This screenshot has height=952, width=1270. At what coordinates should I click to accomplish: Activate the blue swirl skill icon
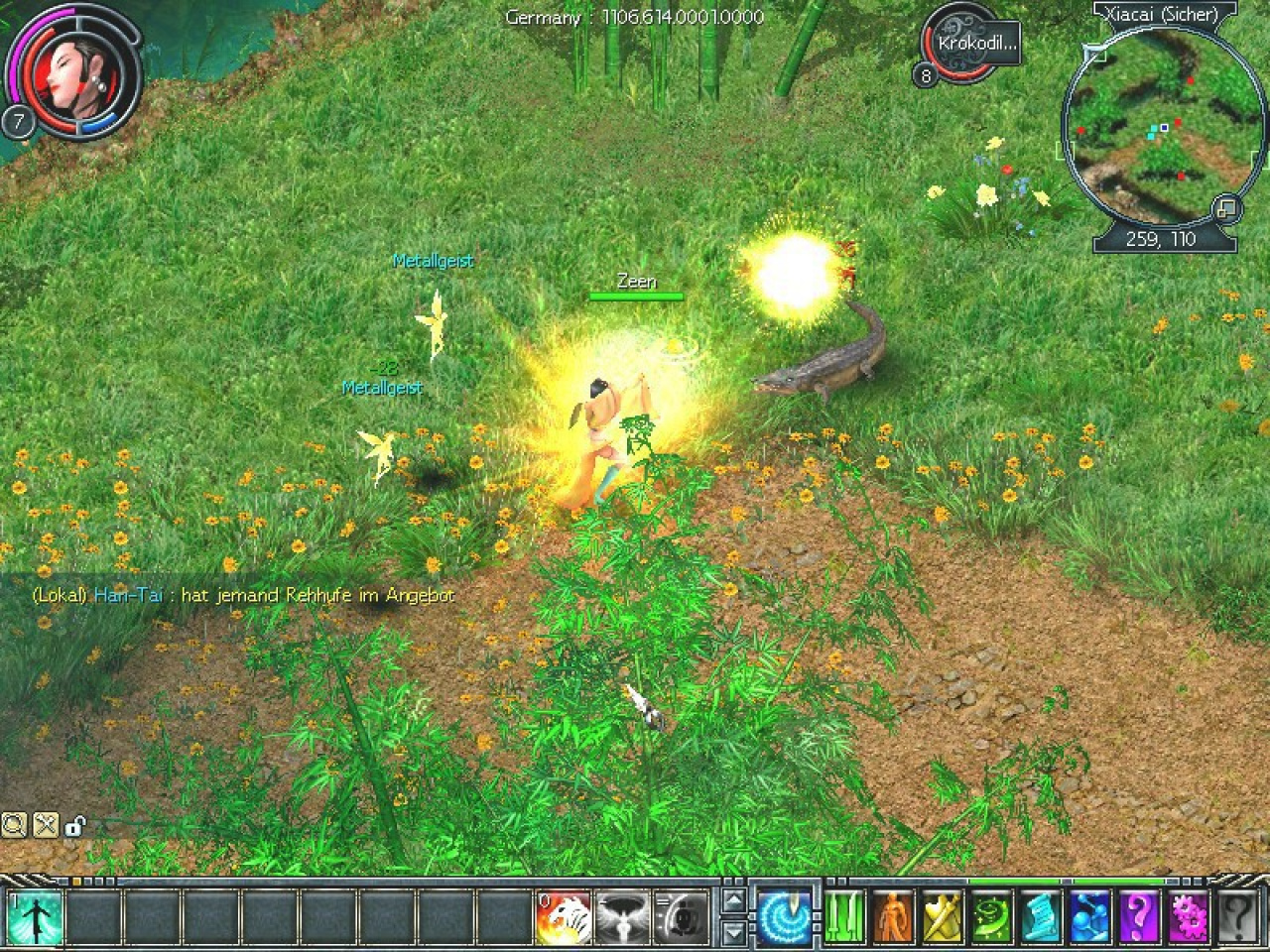tap(784, 916)
